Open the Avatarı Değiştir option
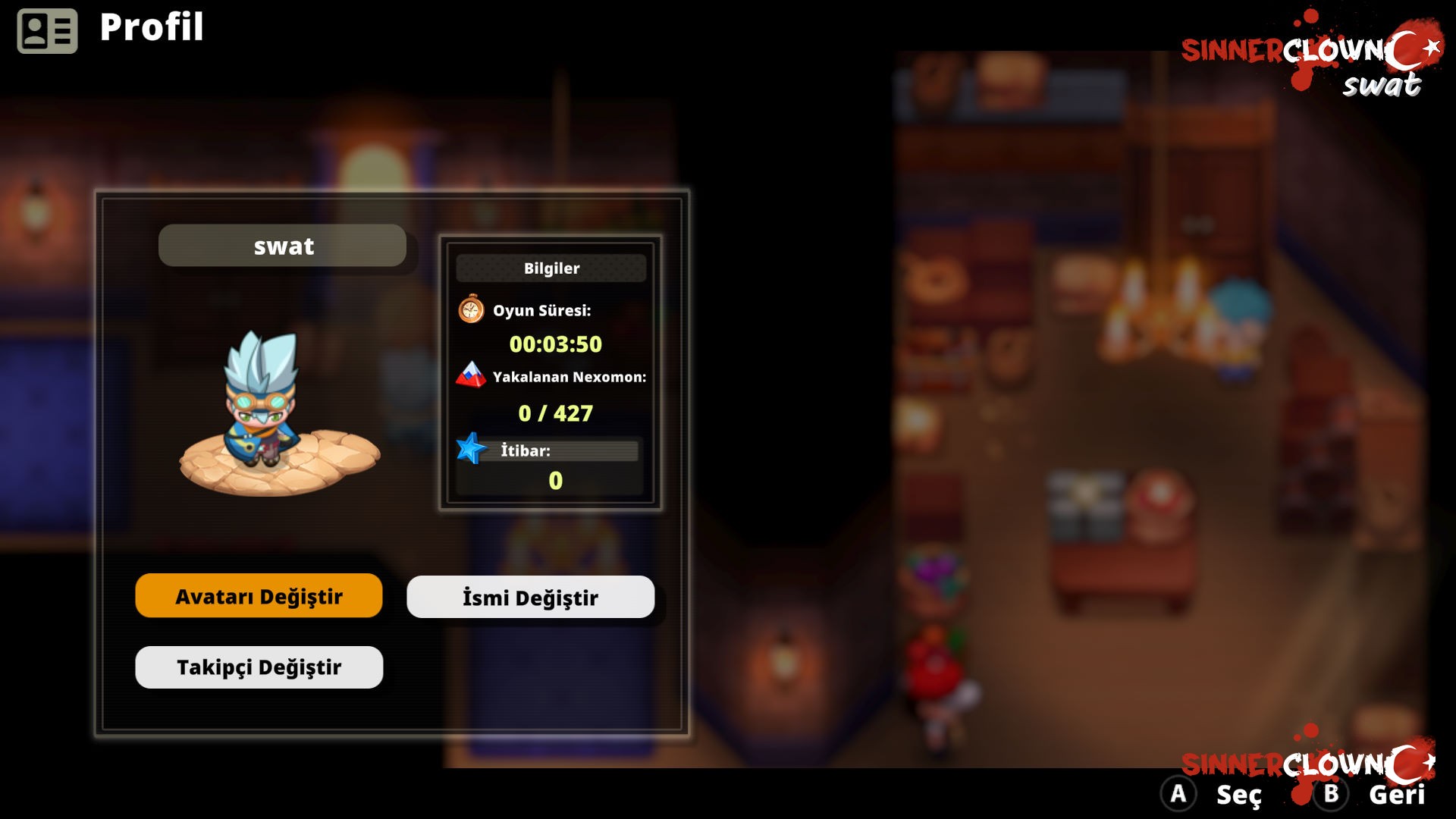 tap(258, 596)
